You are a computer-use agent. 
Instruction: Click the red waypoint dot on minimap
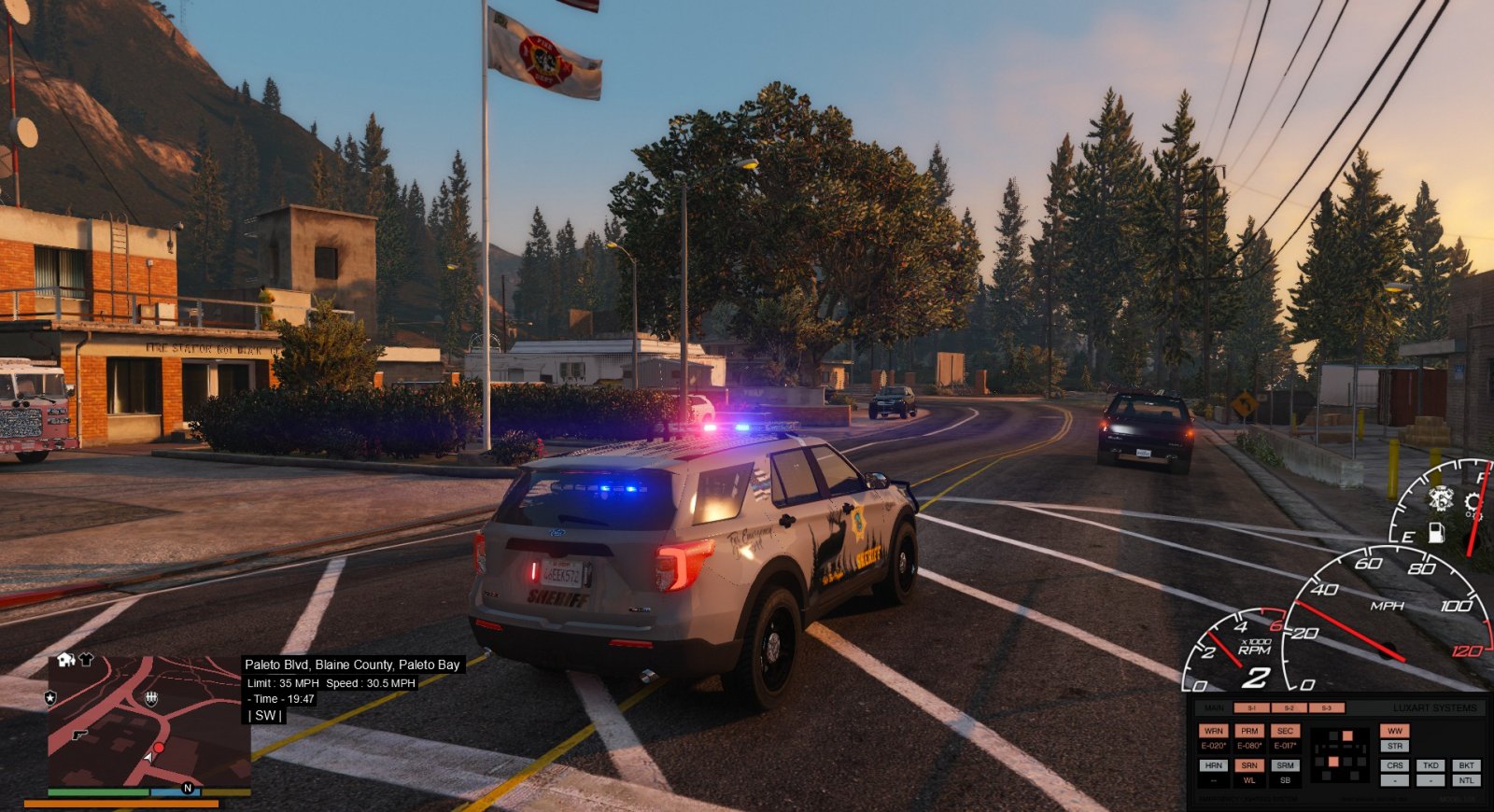coord(159,748)
